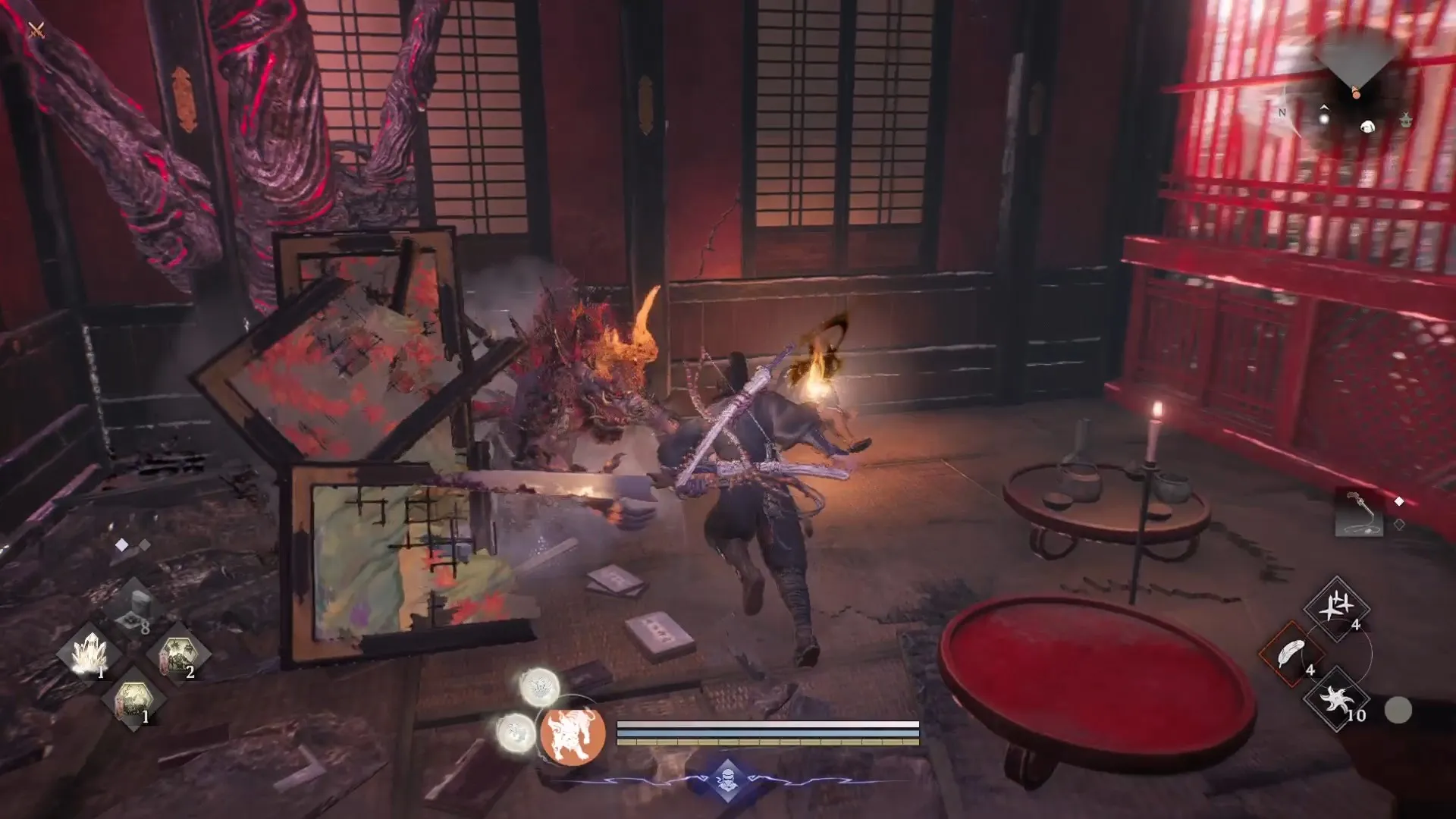Throw the kunai cluster ninjutsu slot

click(1336, 609)
